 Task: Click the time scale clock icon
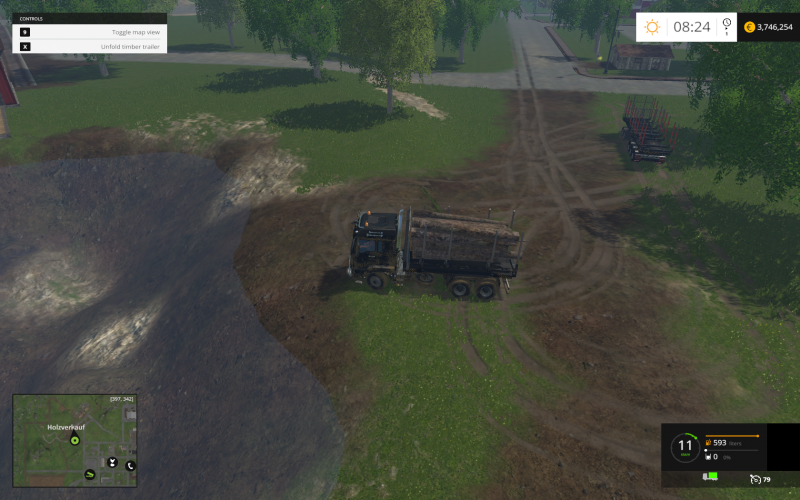tap(726, 28)
